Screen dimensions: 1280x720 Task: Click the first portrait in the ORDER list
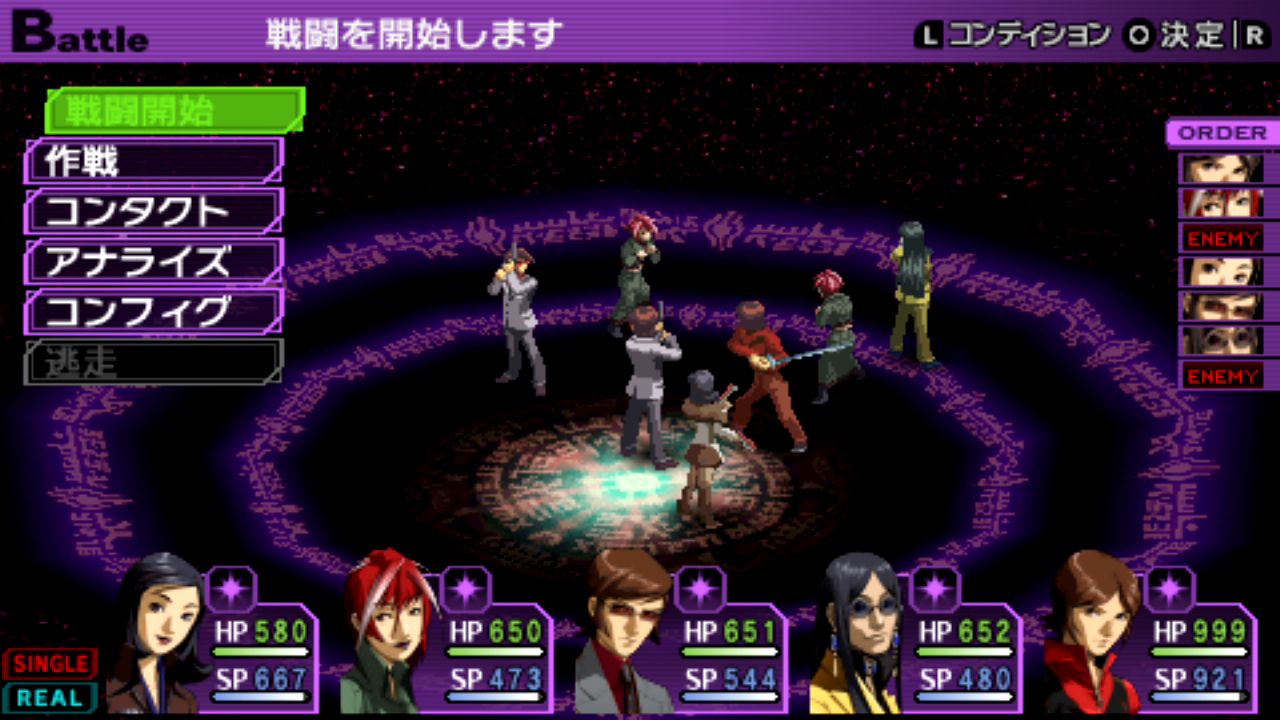pyautogui.click(x=1222, y=168)
